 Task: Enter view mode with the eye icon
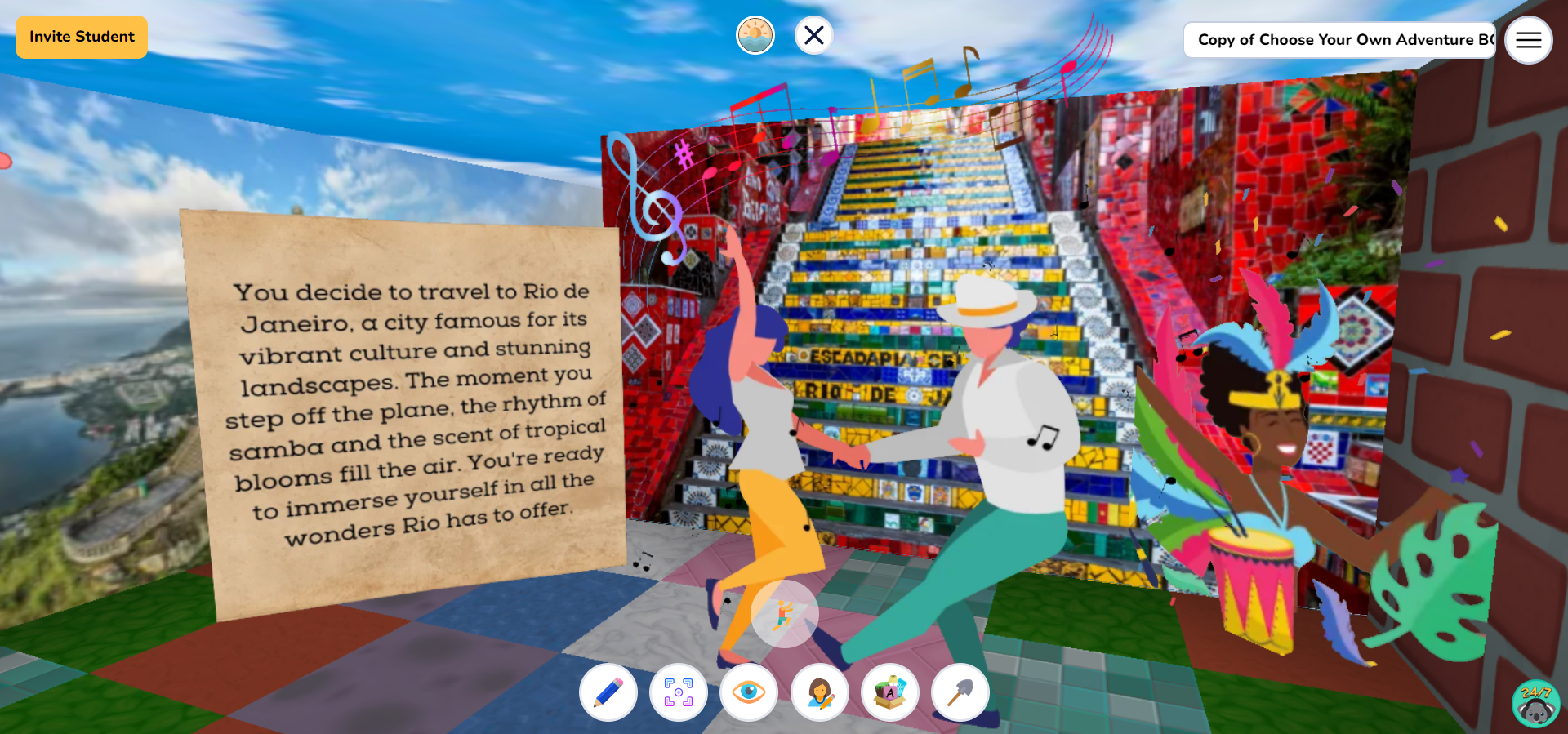(751, 692)
